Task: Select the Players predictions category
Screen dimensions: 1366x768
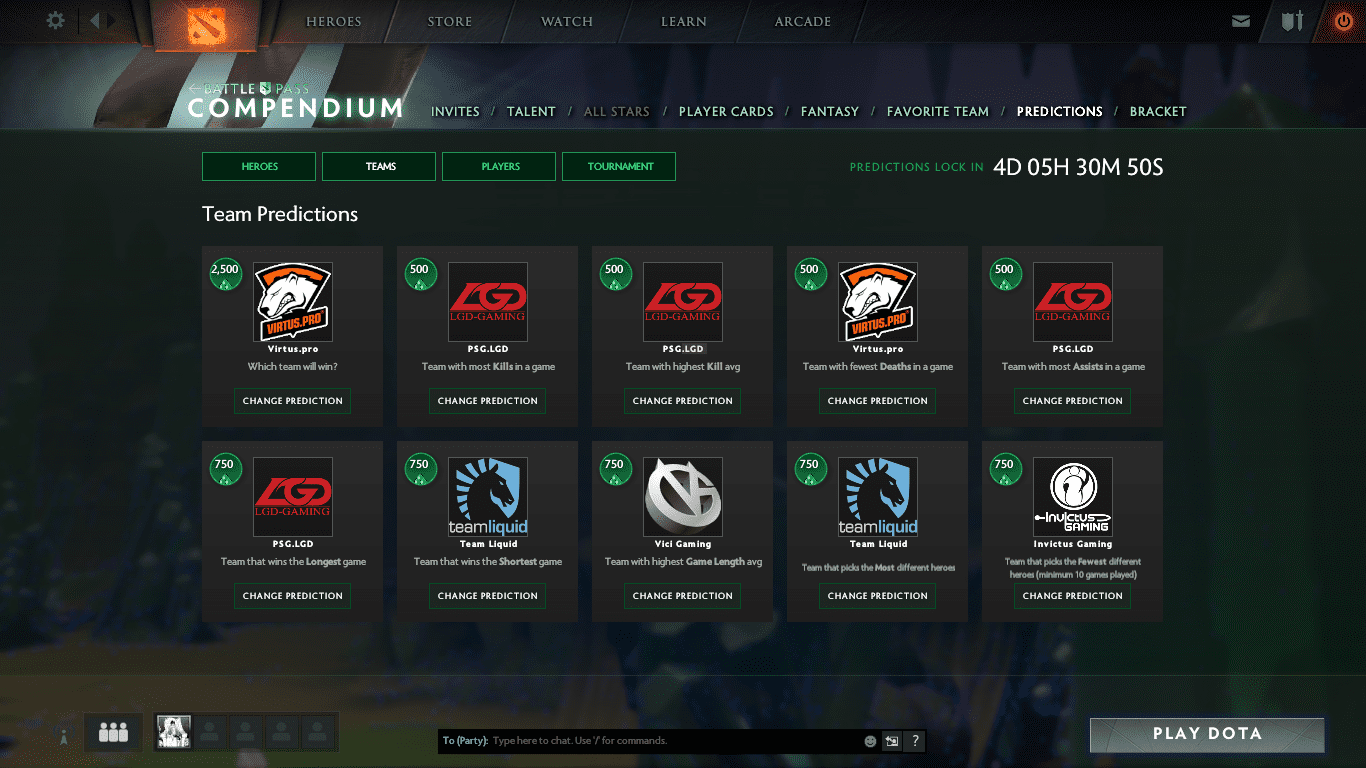Action: click(499, 167)
